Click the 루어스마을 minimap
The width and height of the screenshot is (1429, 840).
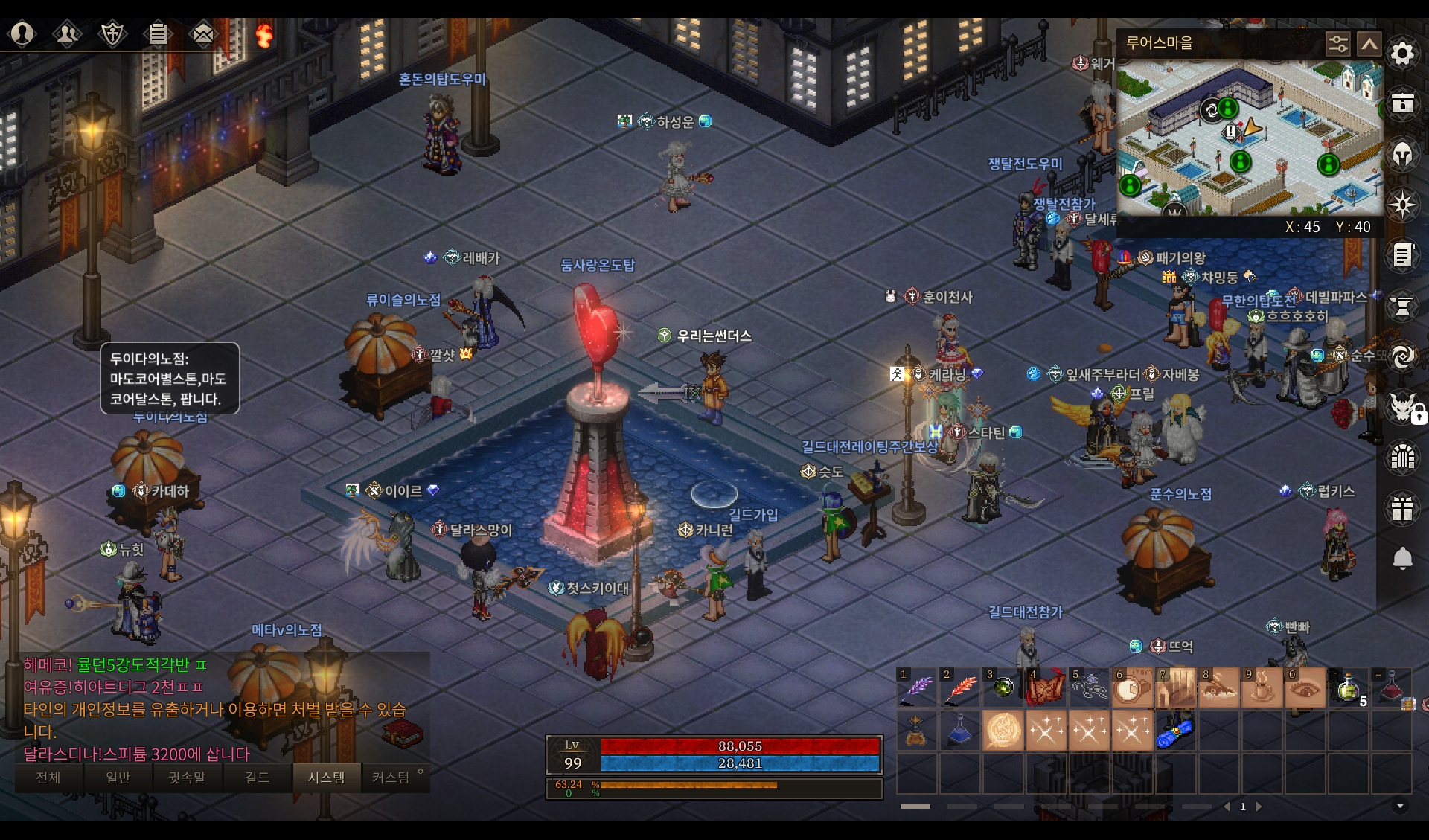[x=1250, y=138]
